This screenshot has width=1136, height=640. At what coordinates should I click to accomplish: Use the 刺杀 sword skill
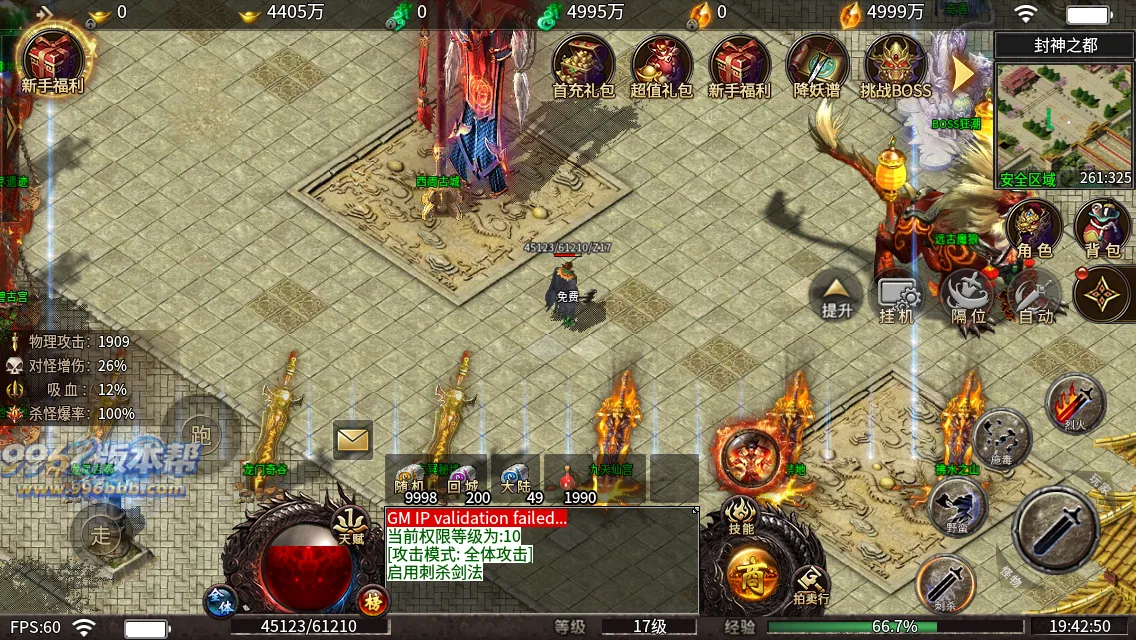(x=946, y=583)
